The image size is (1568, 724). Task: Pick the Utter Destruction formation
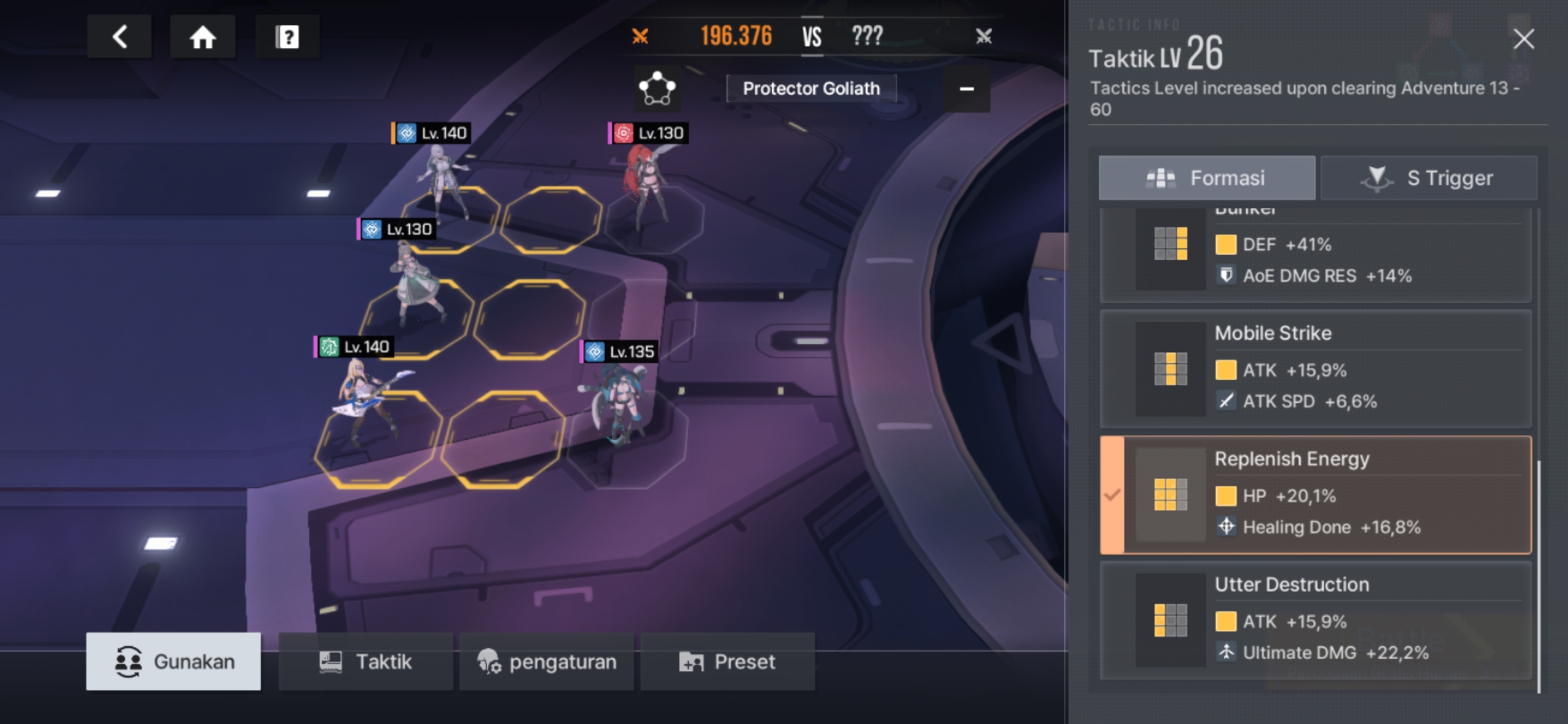[1315, 620]
